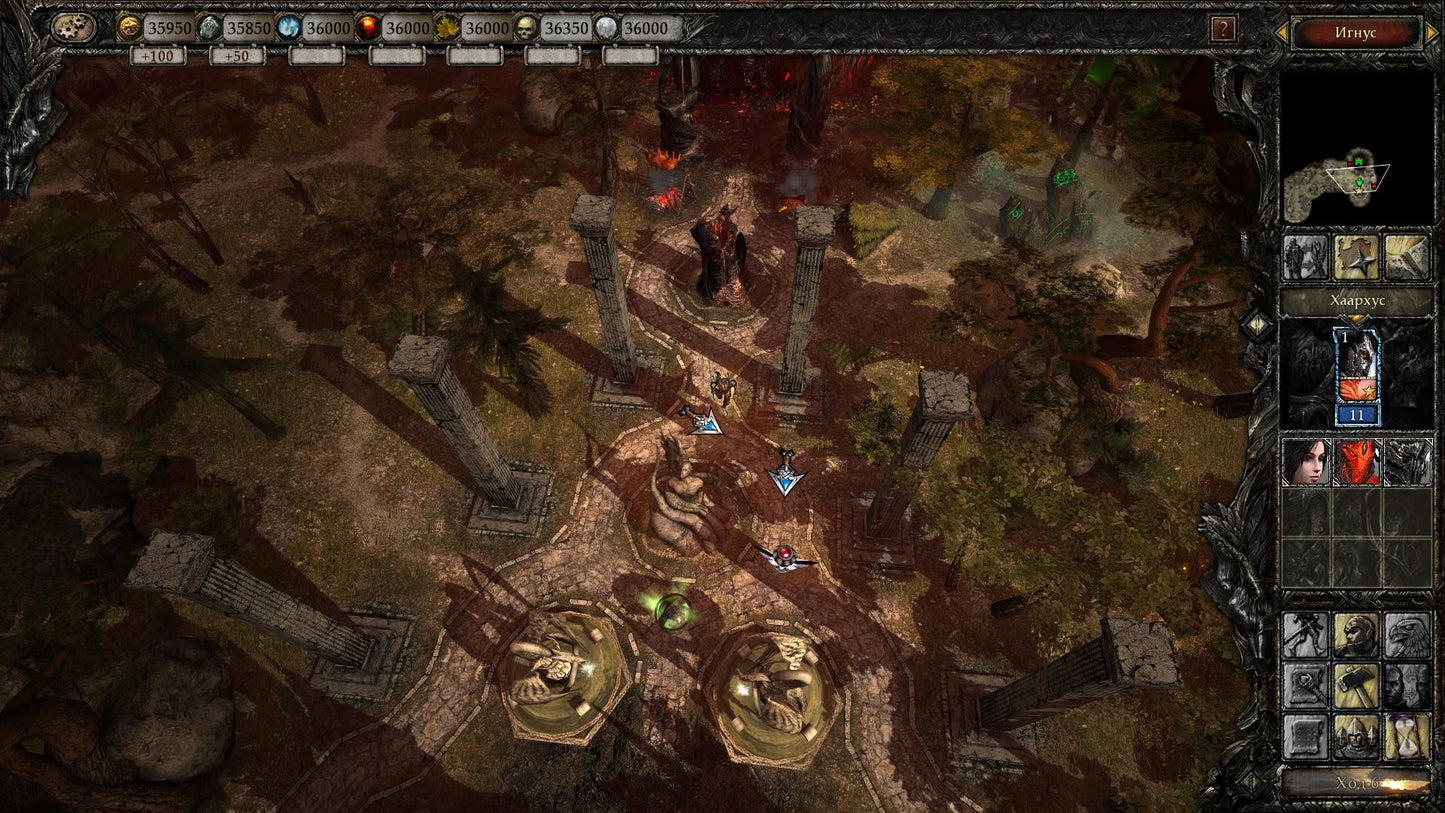
Task: Click the +100 gold income label
Action: coord(160,56)
